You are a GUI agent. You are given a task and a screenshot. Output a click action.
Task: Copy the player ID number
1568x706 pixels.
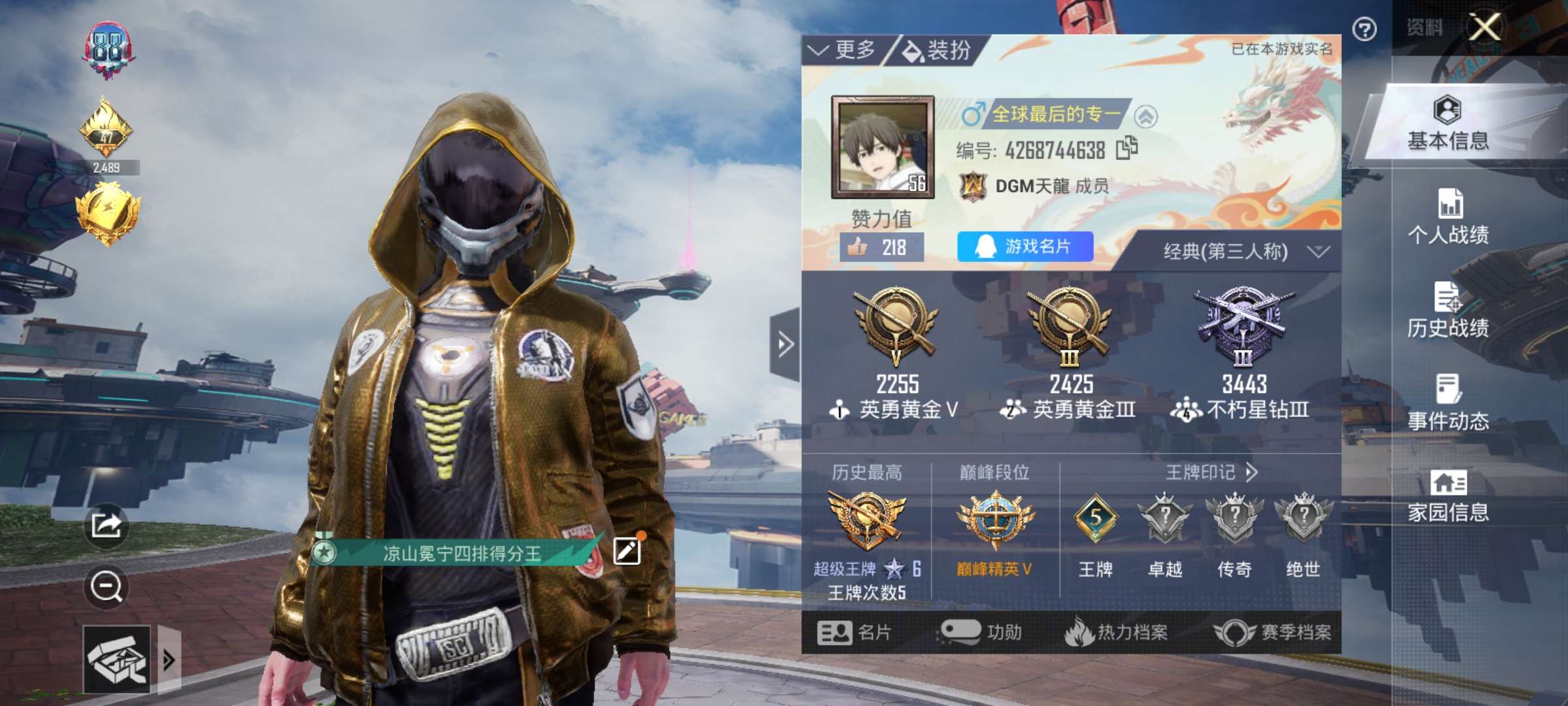point(1126,148)
